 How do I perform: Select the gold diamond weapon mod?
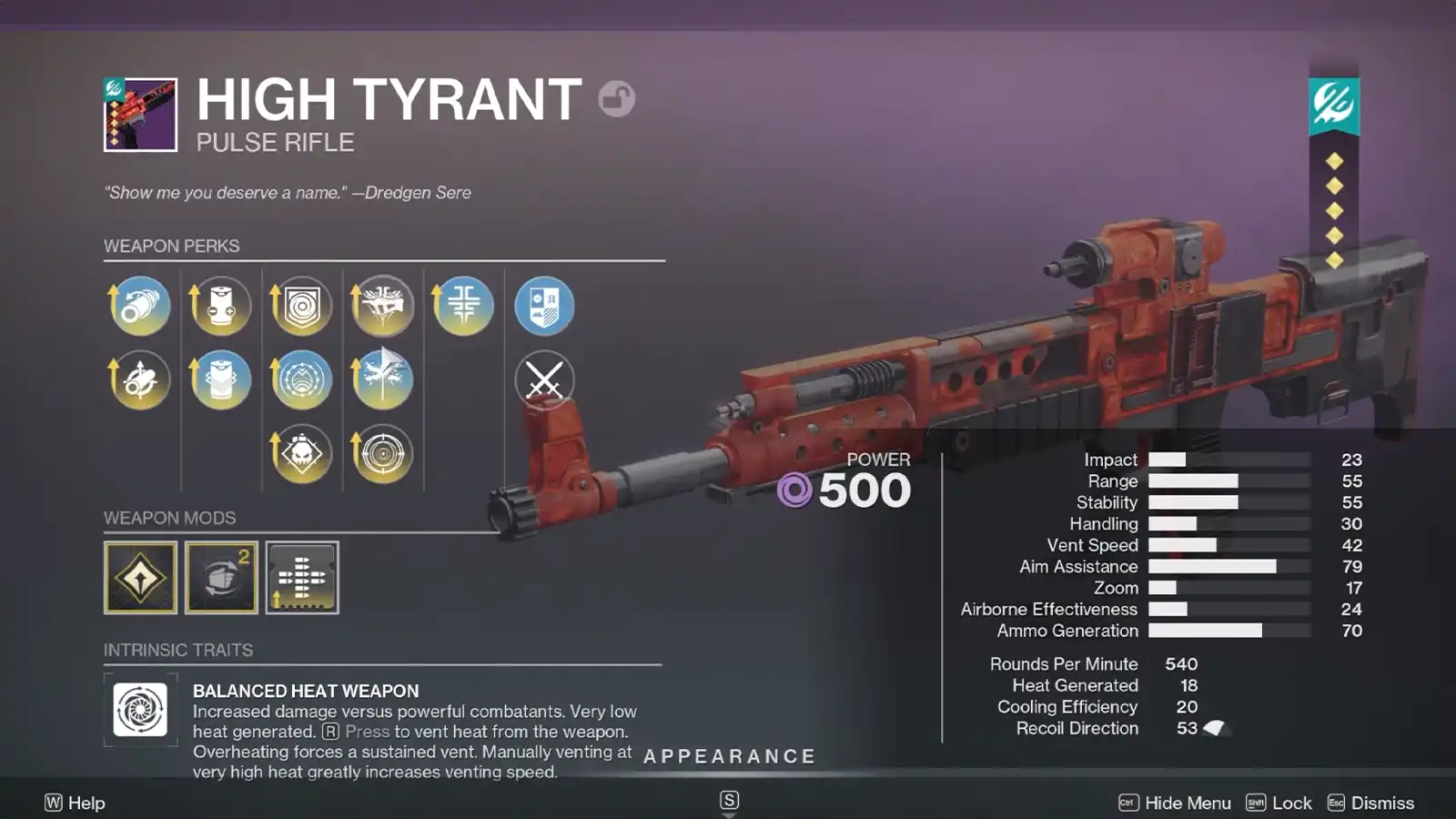tap(140, 577)
